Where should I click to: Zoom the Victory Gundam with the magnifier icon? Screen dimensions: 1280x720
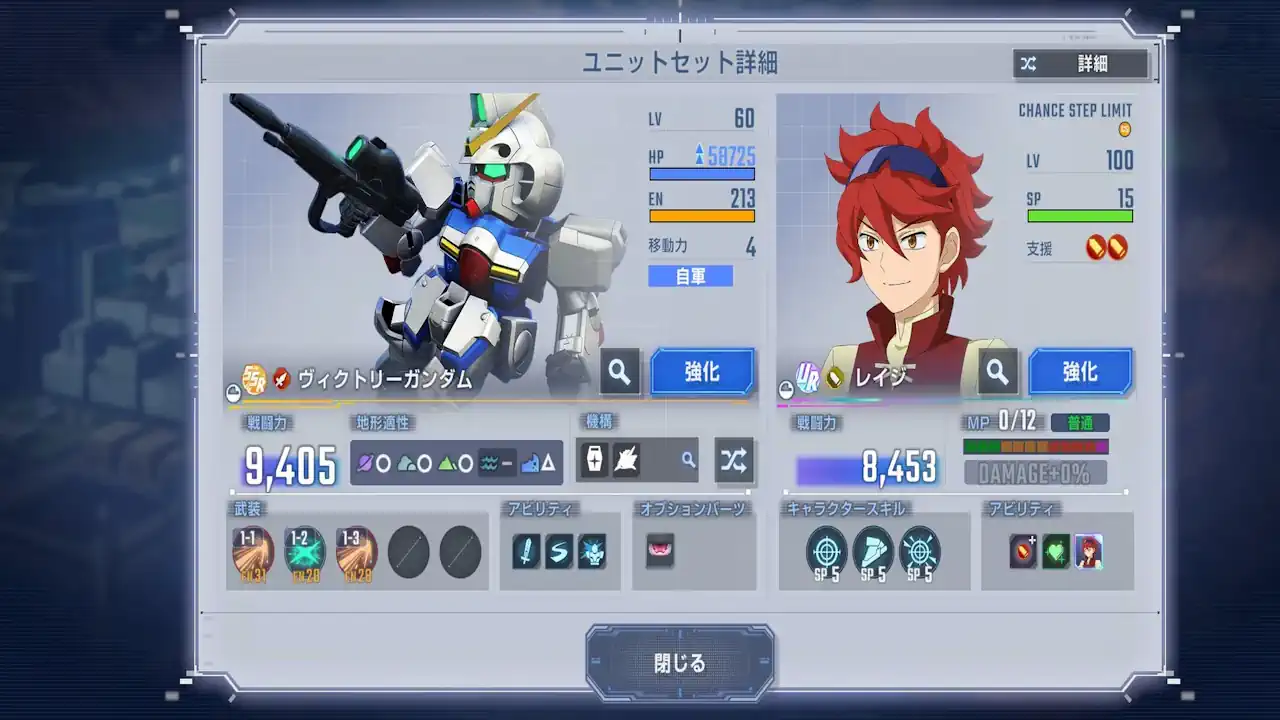(x=619, y=371)
